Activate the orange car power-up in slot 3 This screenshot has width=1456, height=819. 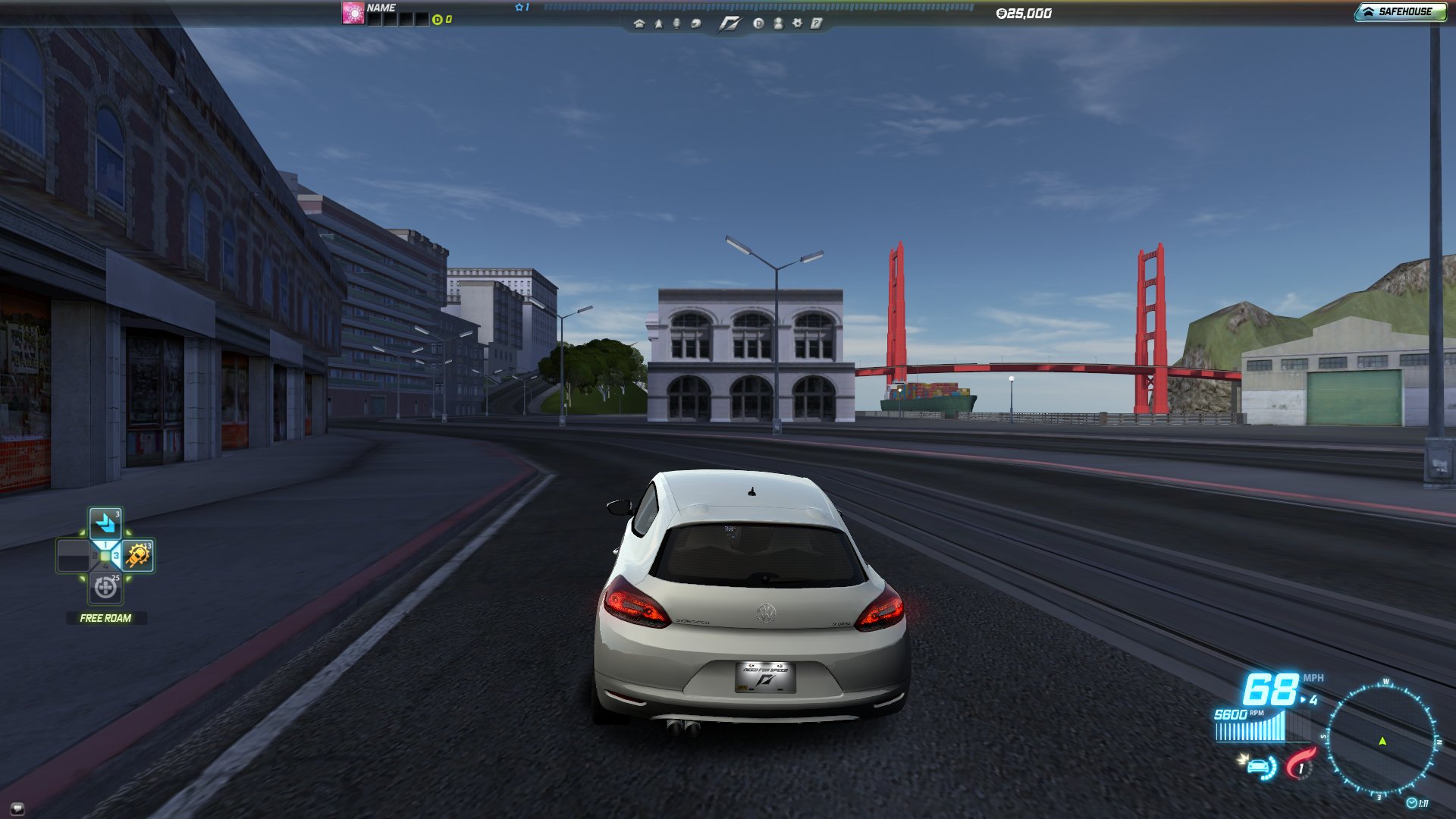tap(137, 557)
